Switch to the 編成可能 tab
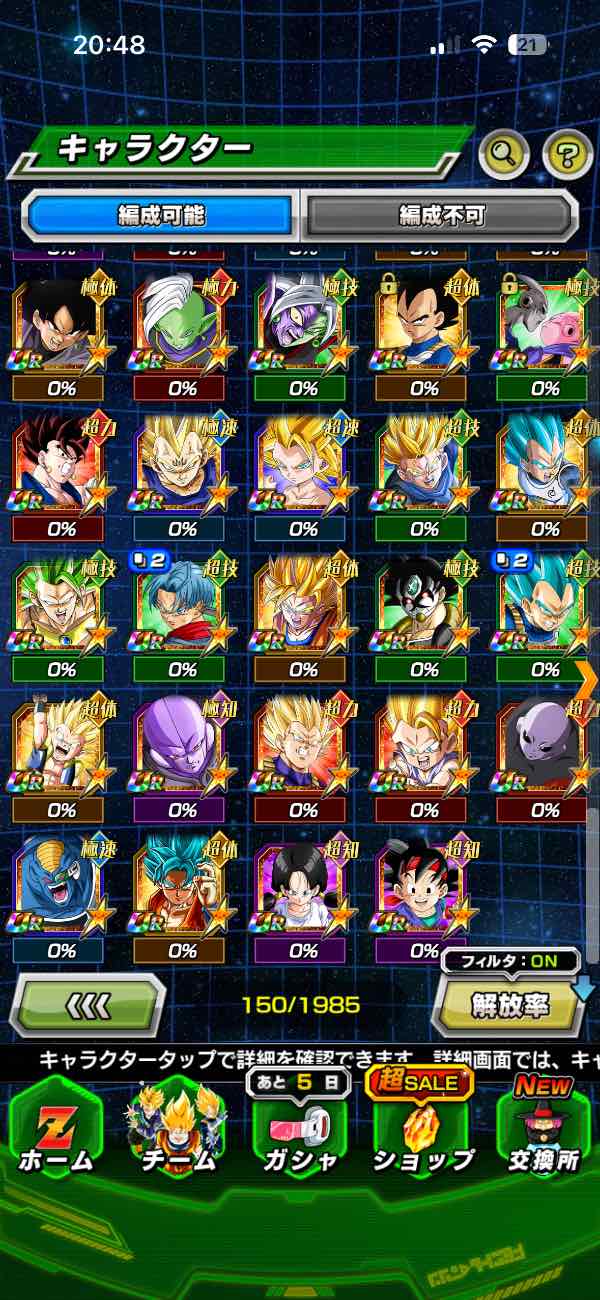Image resolution: width=600 pixels, height=1300 pixels. coord(162,214)
